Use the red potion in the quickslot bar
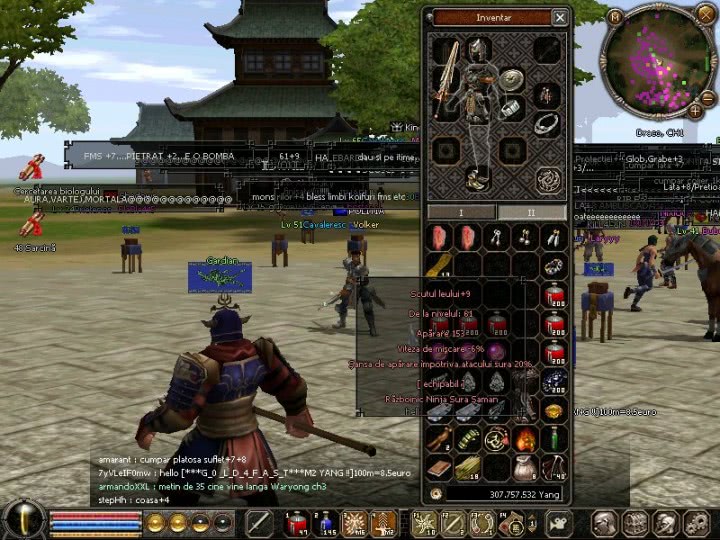This screenshot has width=720, height=540. tap(296, 522)
